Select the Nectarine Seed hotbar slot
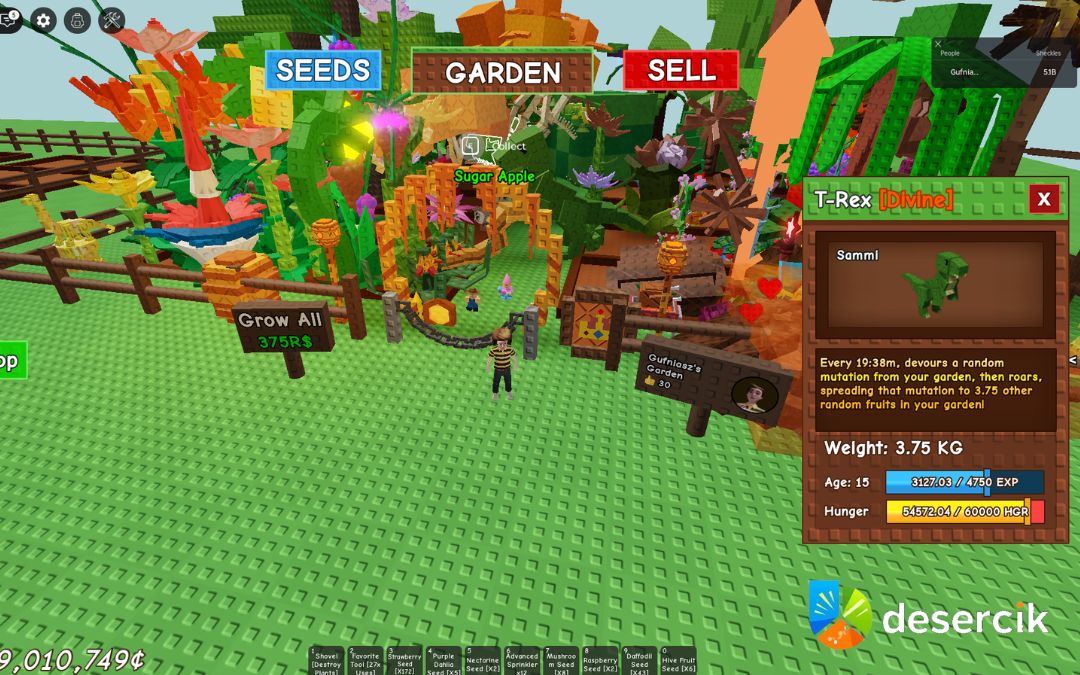 482,661
